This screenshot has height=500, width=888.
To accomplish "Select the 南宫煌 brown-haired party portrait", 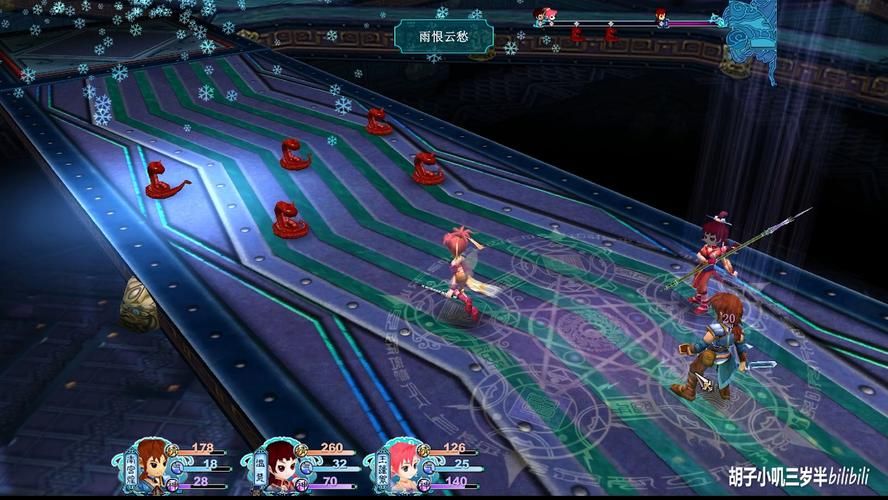I will (x=153, y=462).
